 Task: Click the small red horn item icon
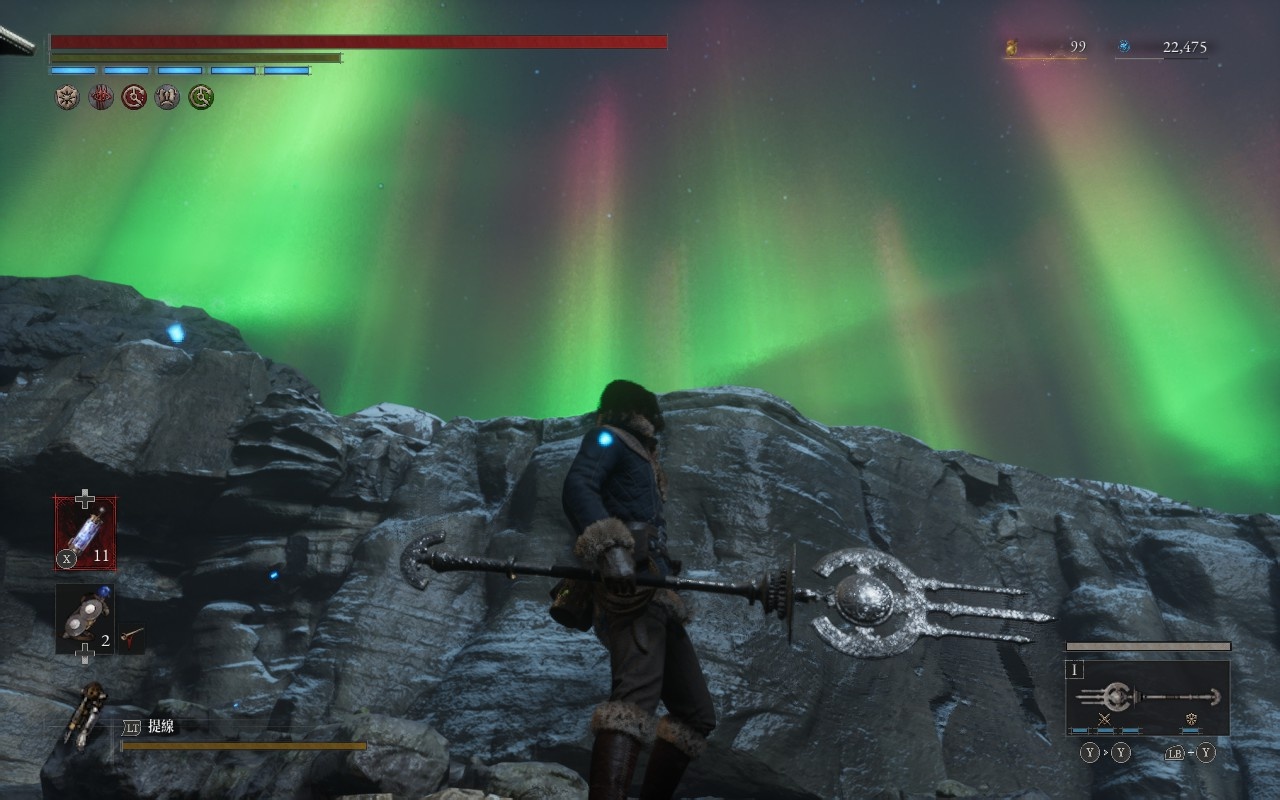[x=131, y=635]
